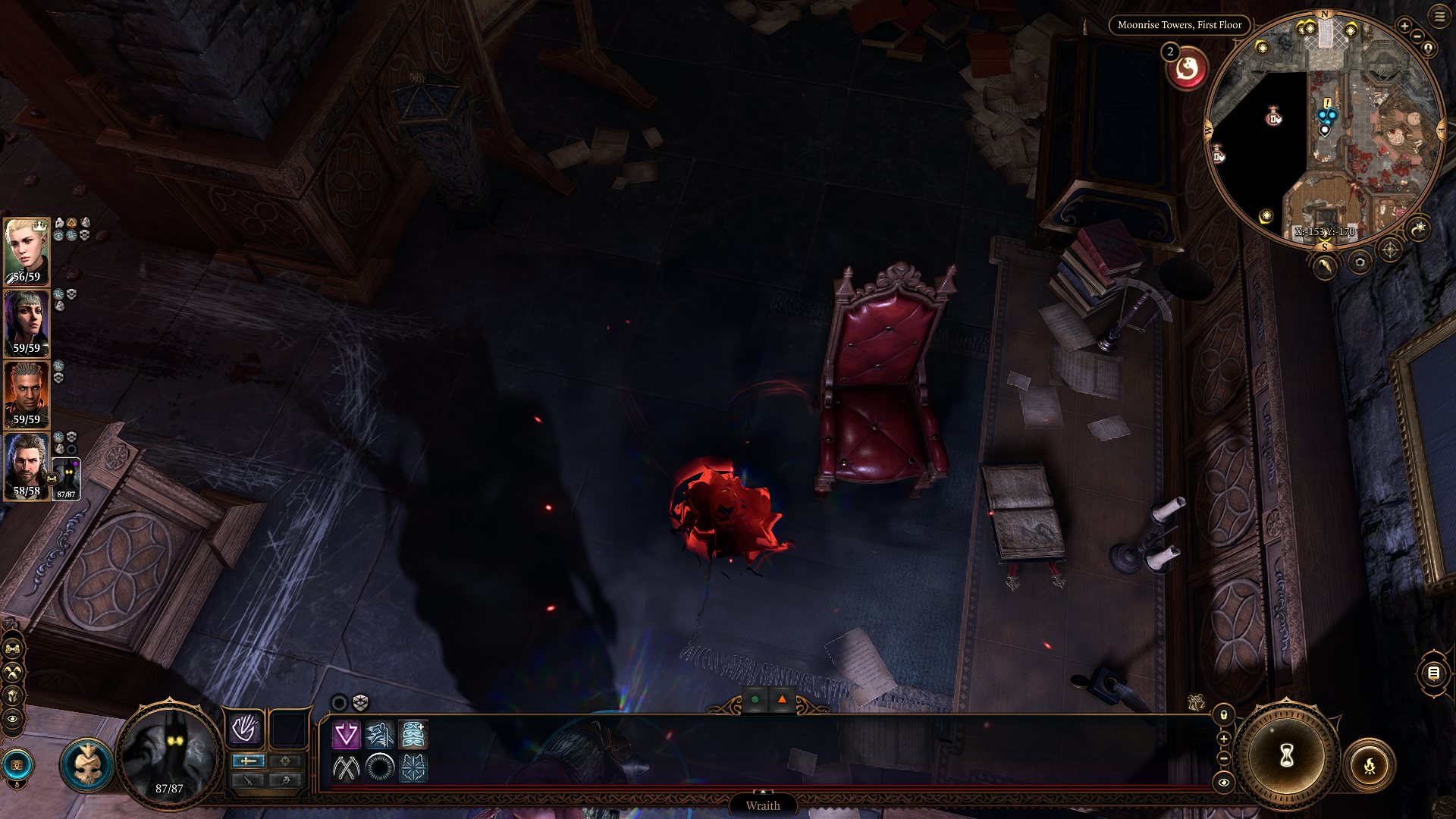Toggle helmet visibility in the left sidebar

(x=12, y=695)
